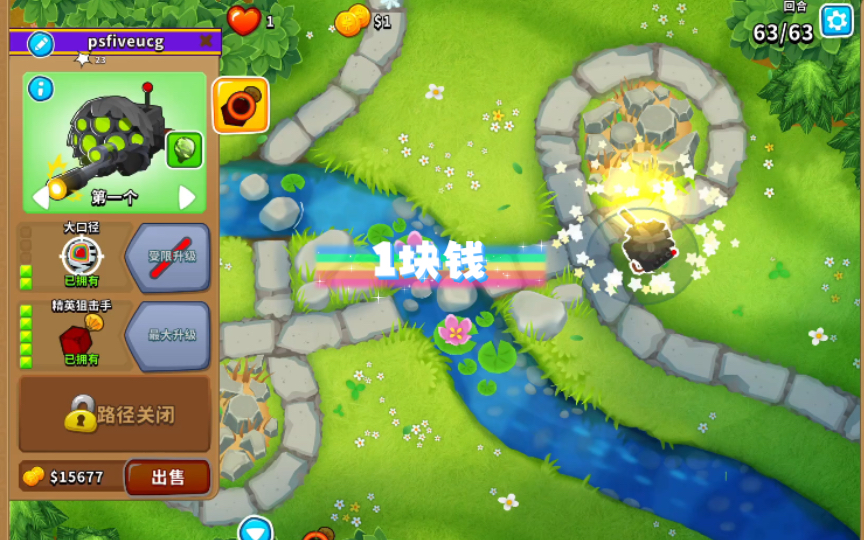Close the psfiveucg tower panel
864x540 pixels.
pos(206,41)
